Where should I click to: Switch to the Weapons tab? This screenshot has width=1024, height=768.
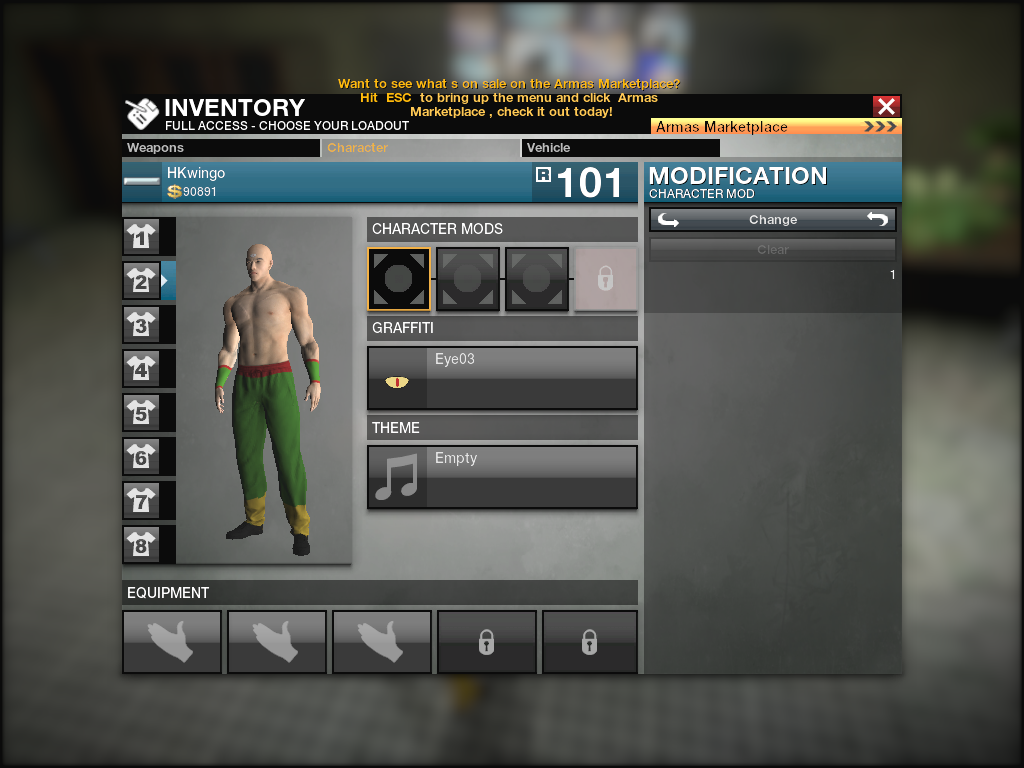click(221, 148)
